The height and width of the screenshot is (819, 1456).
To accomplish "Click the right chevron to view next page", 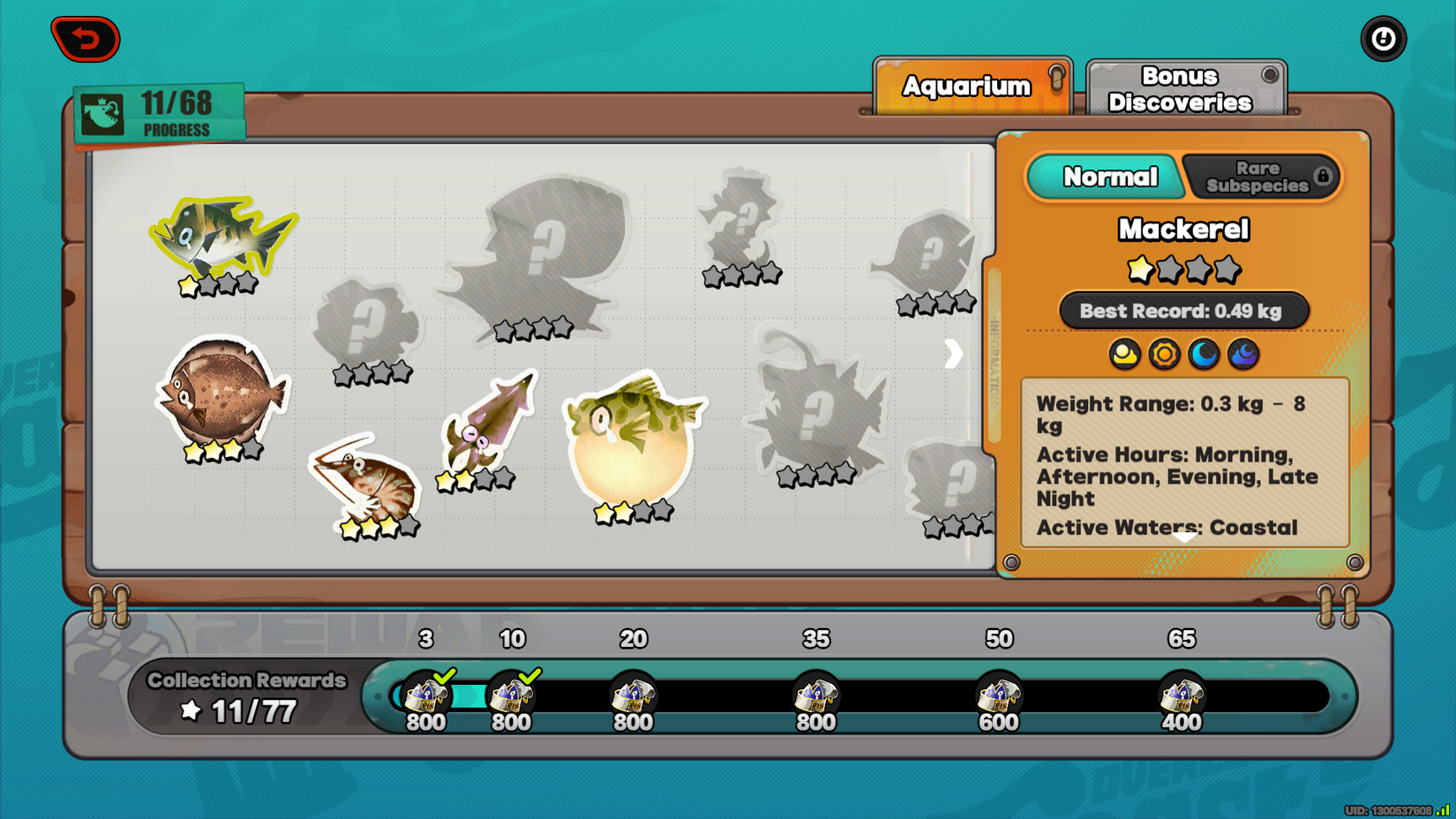I will [952, 354].
